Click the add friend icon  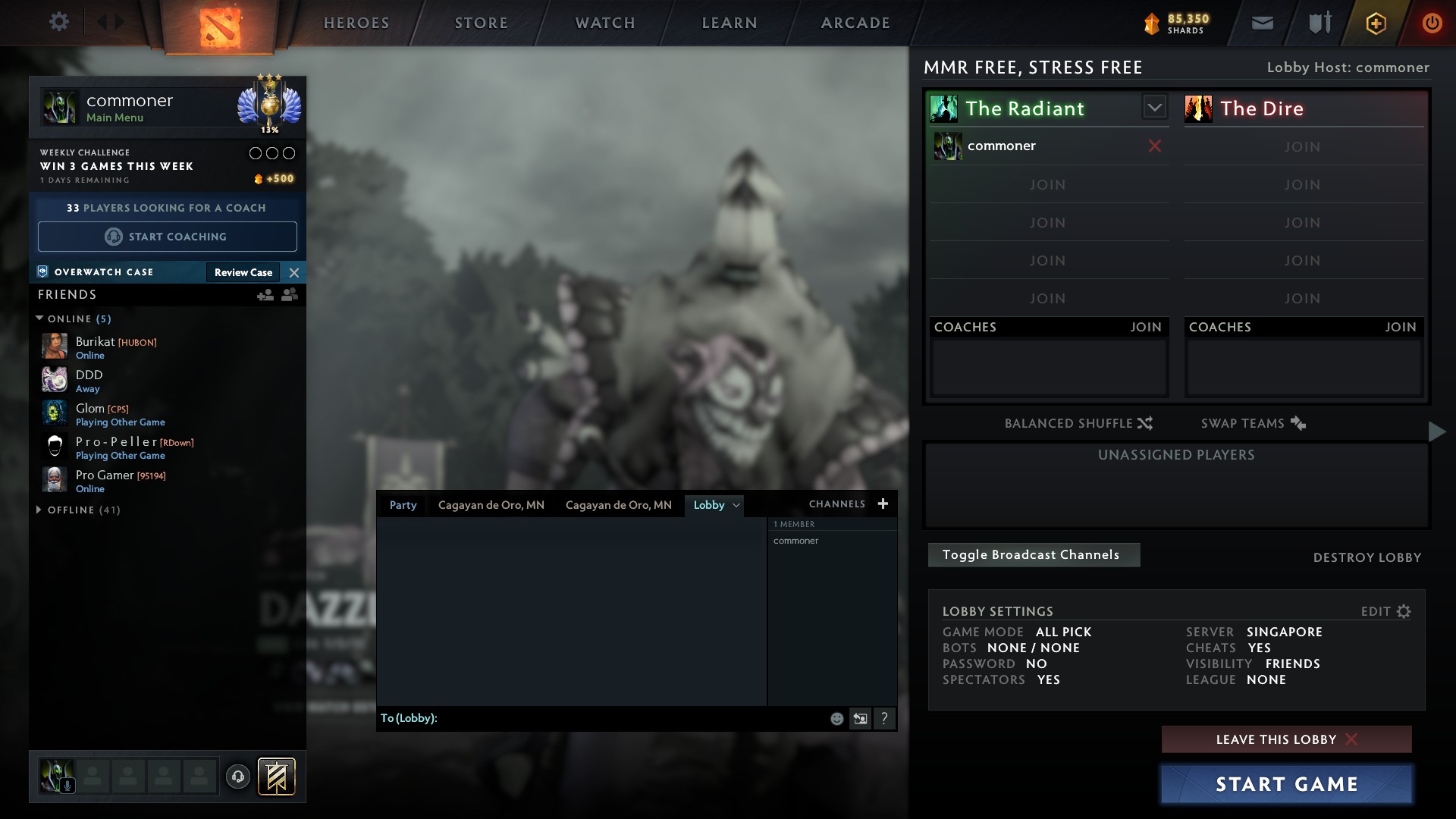(265, 295)
